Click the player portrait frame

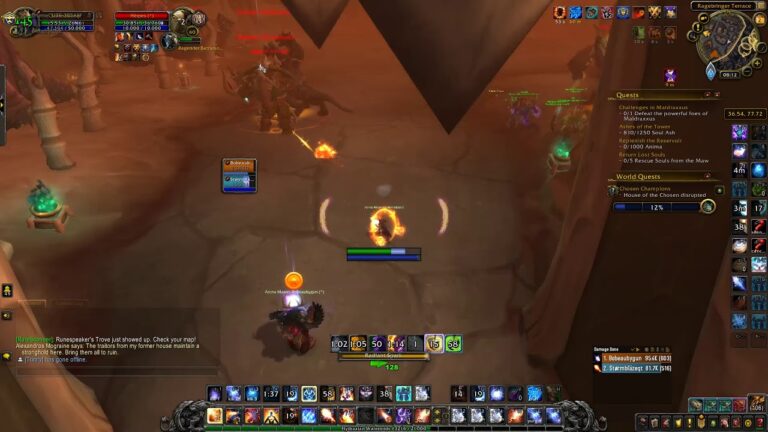click(x=19, y=22)
